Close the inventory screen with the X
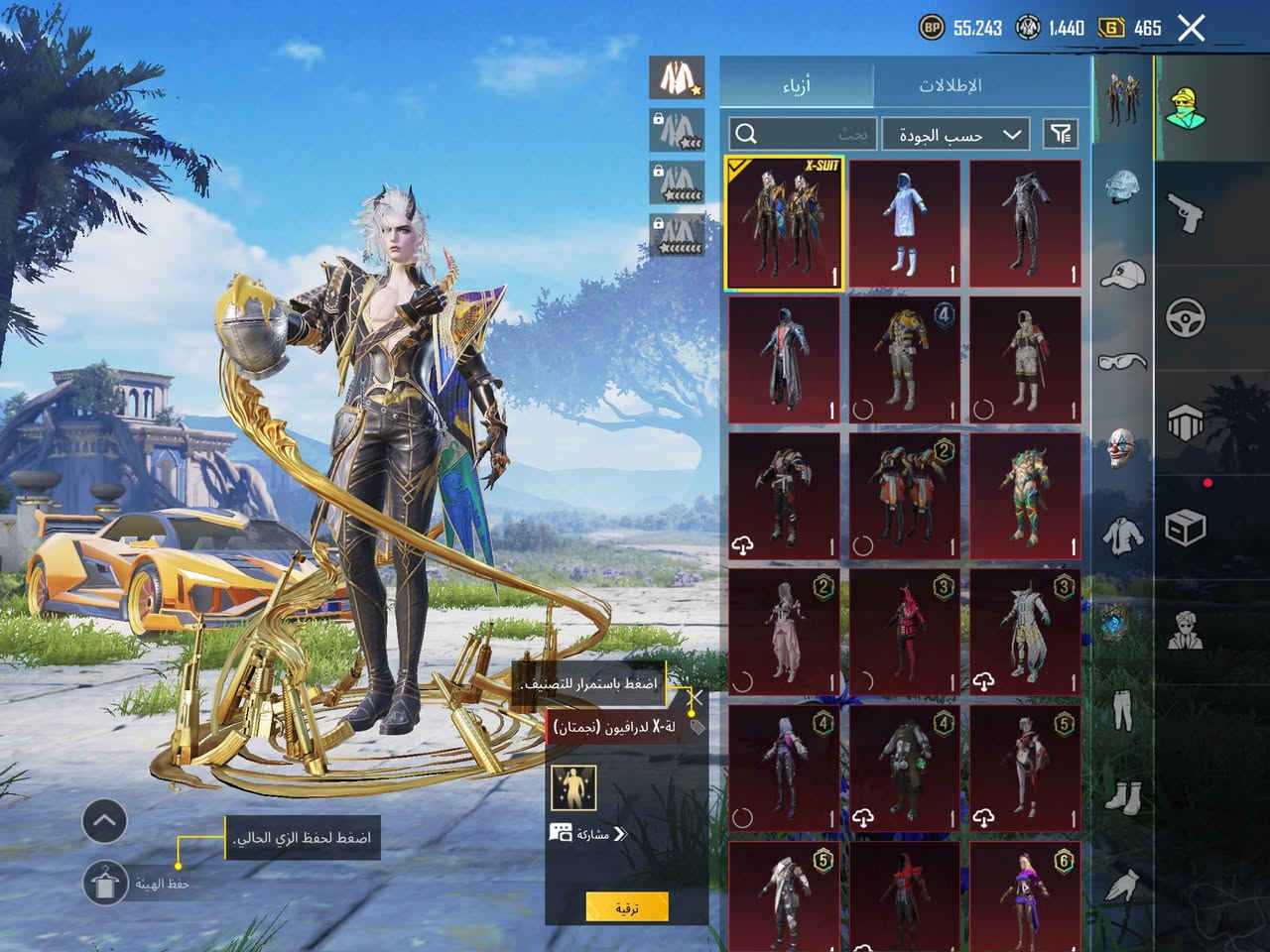This screenshot has width=1270, height=952. point(1191,28)
